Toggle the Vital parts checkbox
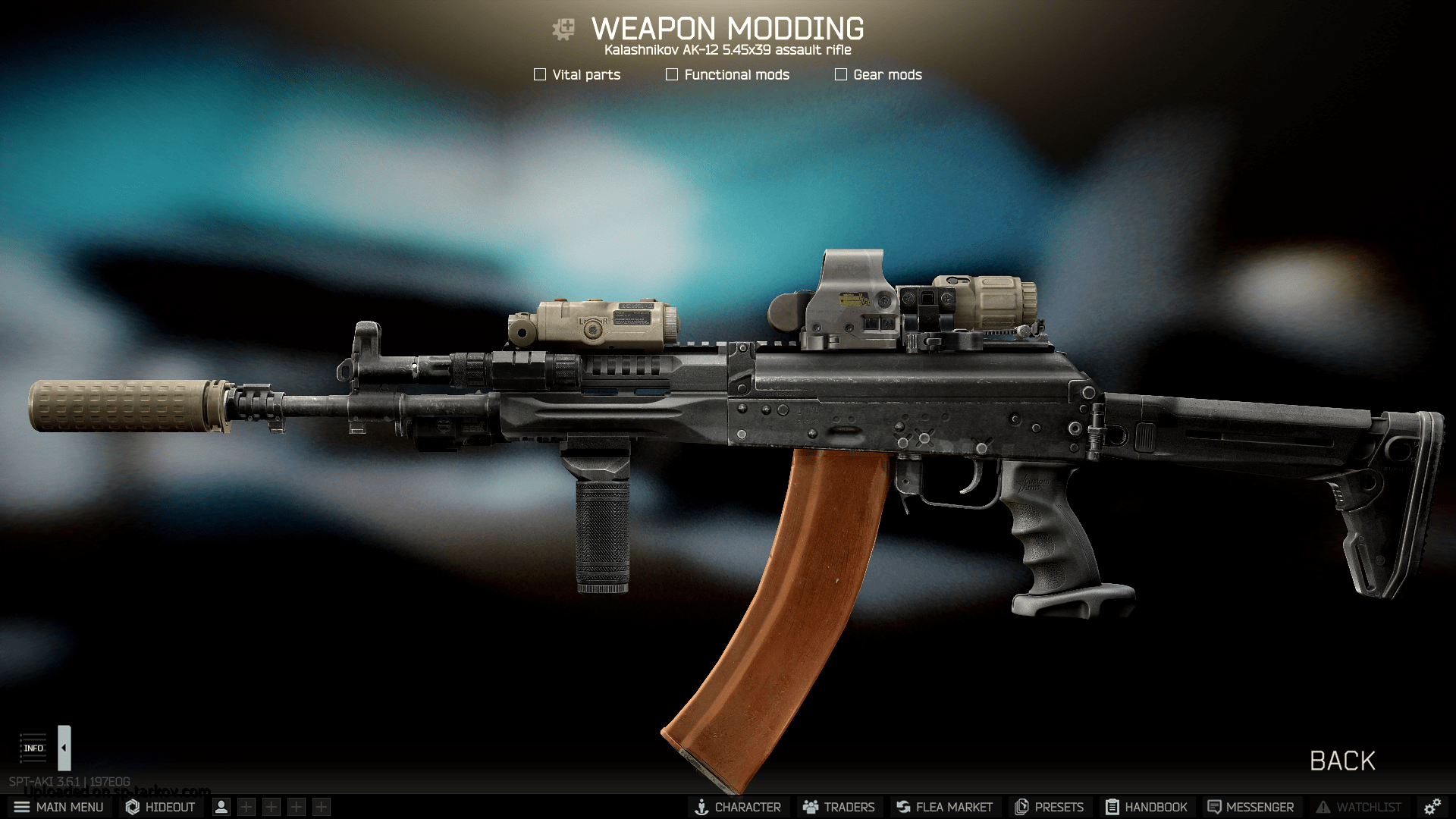This screenshot has height=819, width=1456. coord(540,74)
